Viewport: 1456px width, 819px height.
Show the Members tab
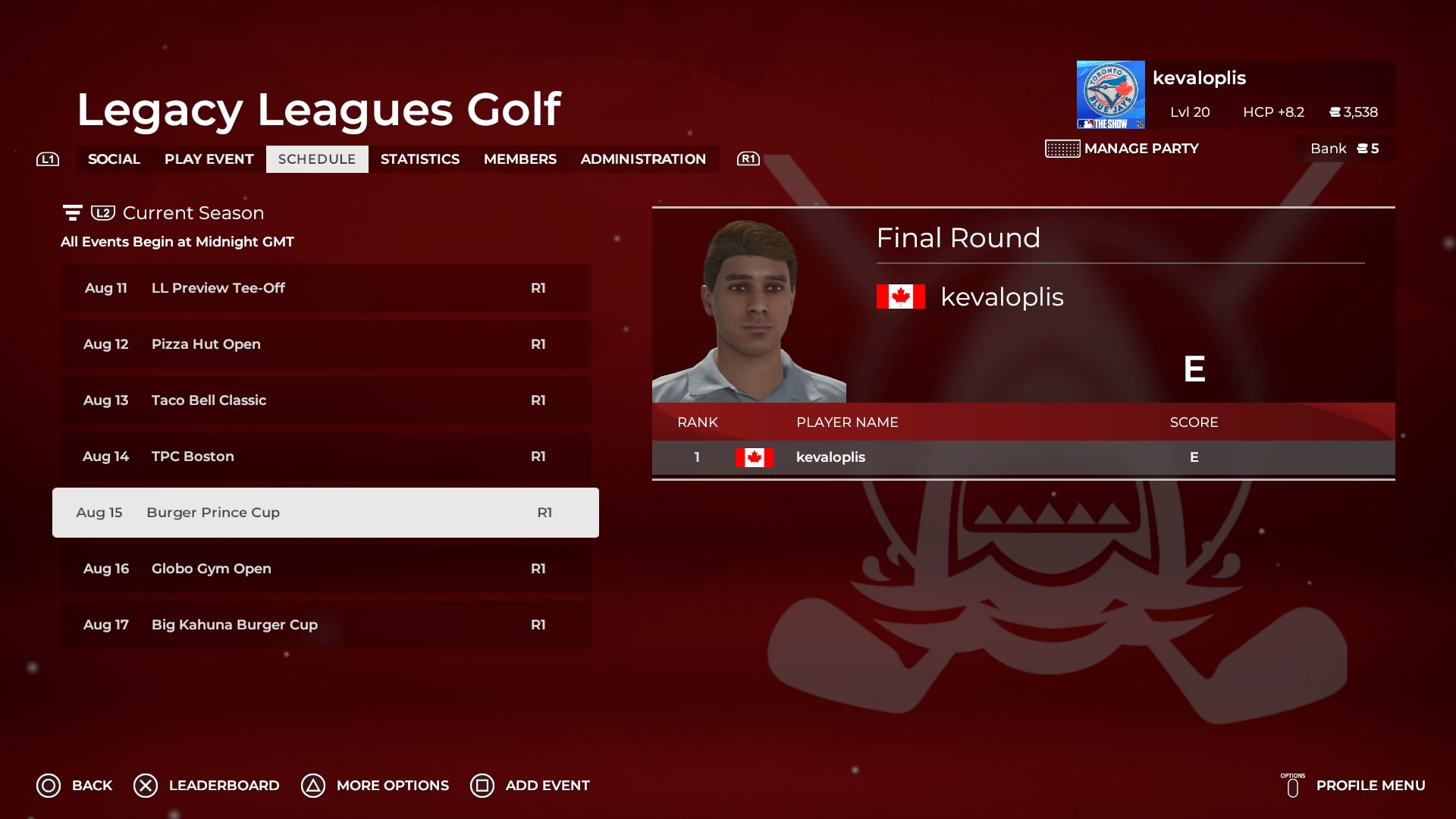519,159
